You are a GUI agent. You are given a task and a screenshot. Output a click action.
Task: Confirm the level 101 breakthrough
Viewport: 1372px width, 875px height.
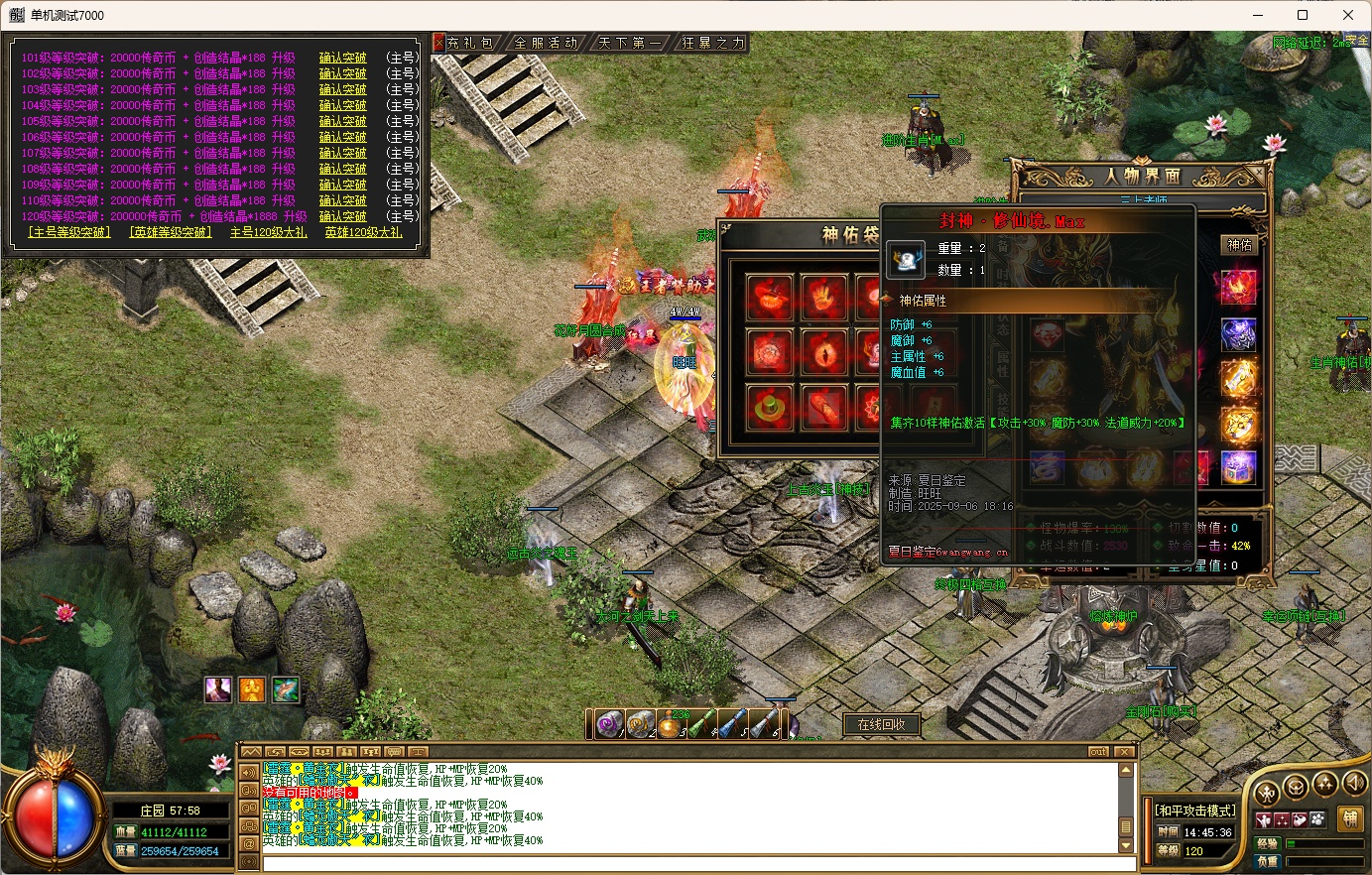(342, 59)
